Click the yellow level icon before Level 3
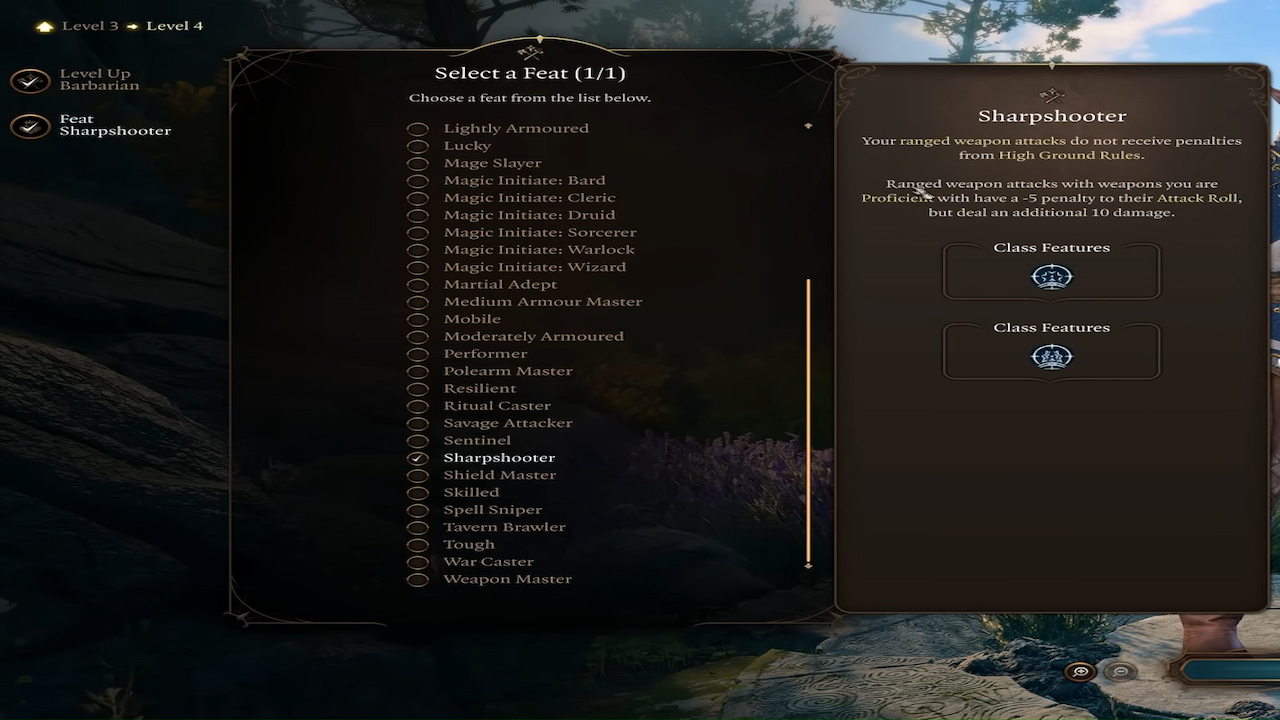The height and width of the screenshot is (720, 1280). tap(43, 25)
